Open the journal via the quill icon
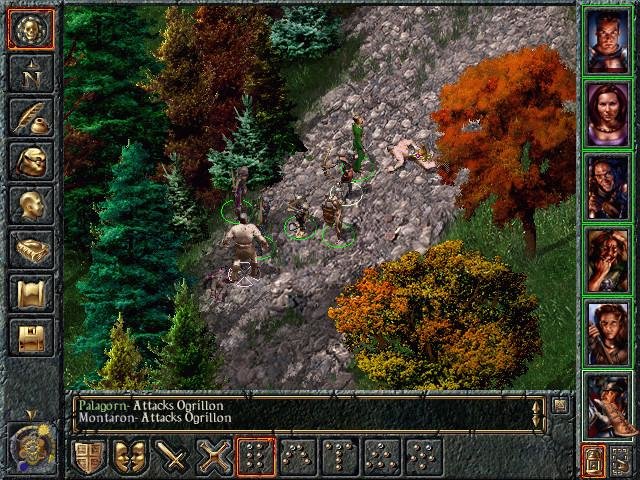Viewport: 640px width, 480px height. (30, 117)
